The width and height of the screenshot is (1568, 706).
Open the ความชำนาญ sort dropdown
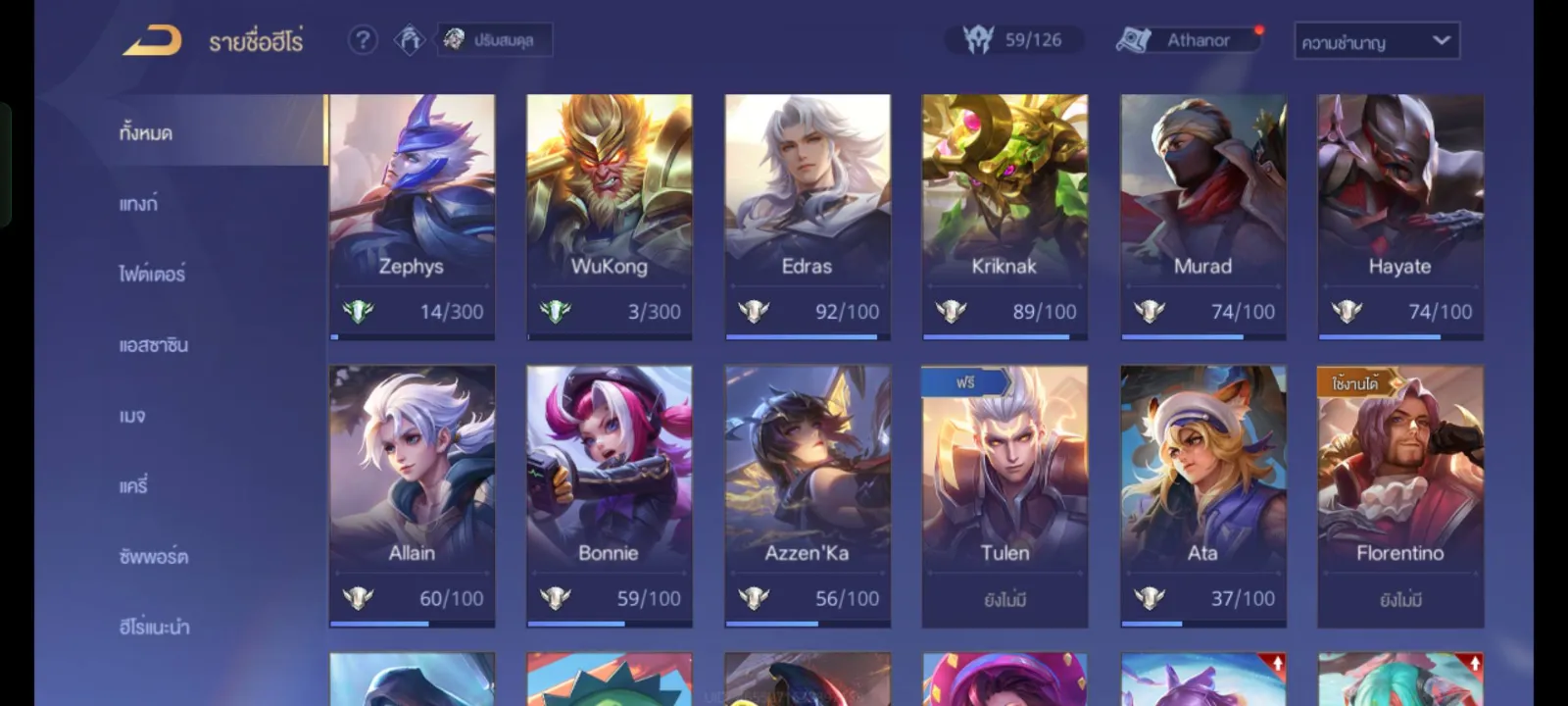click(x=1376, y=41)
